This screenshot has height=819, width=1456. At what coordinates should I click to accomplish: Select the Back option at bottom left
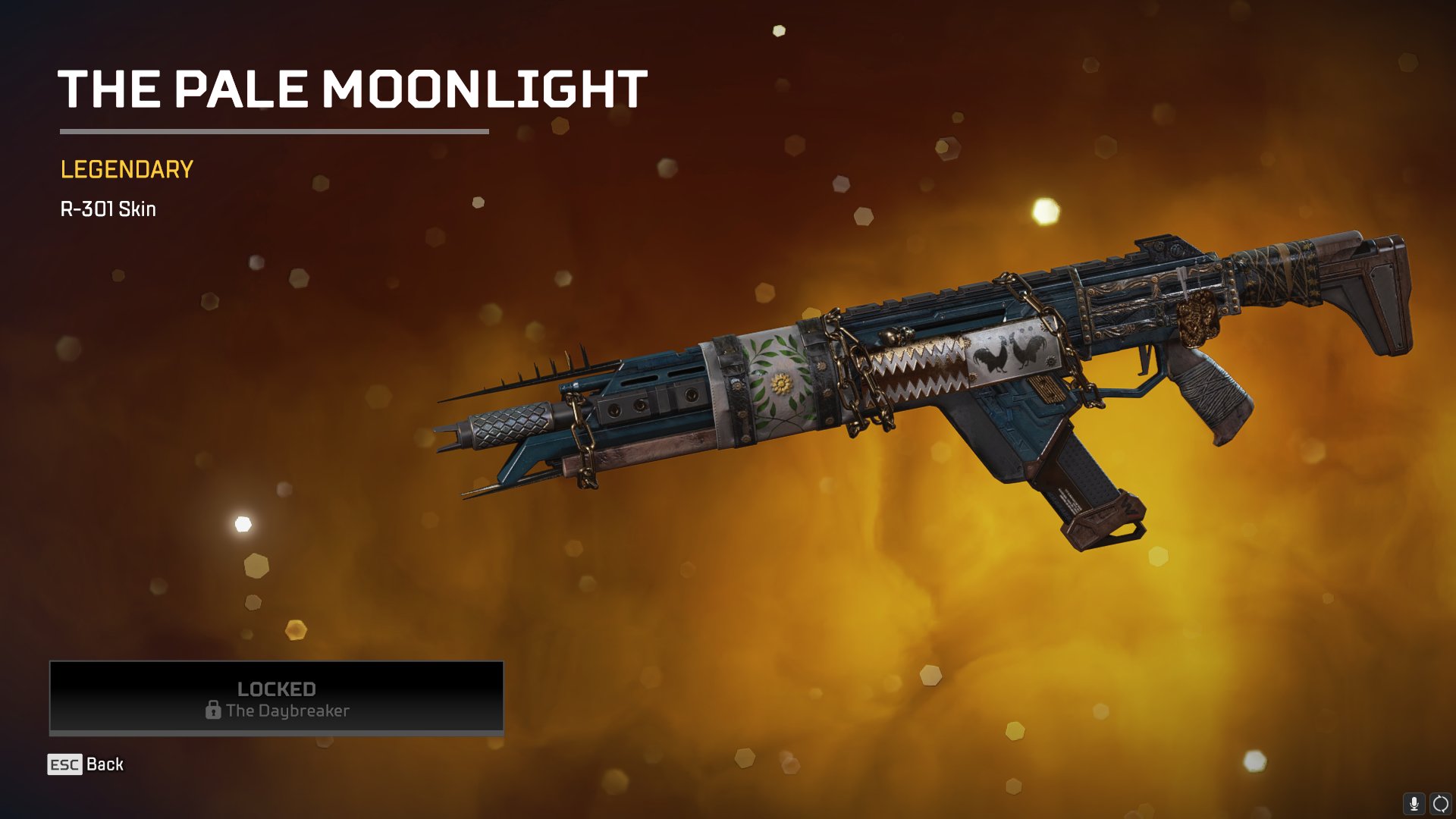106,764
